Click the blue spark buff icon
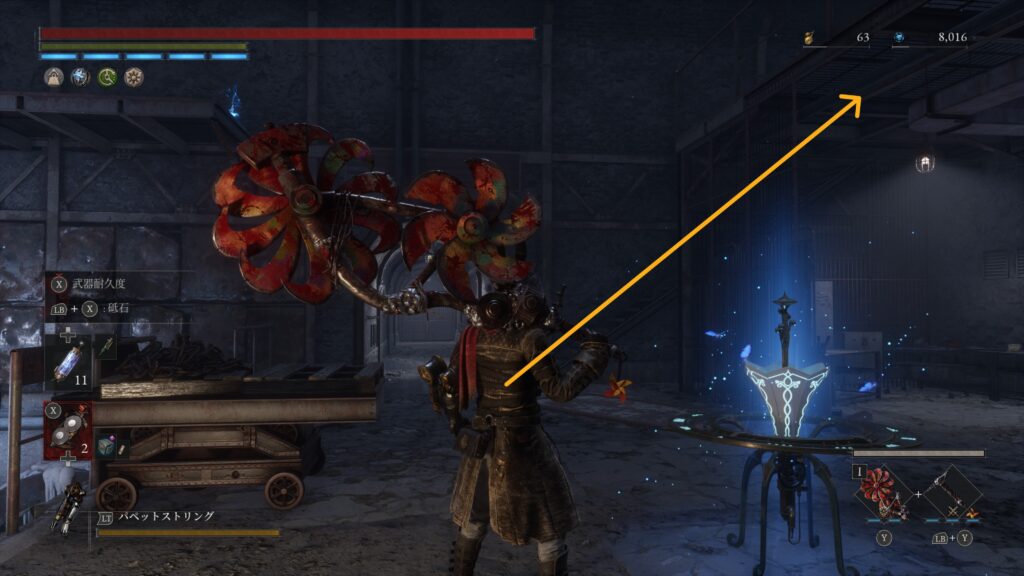 click(79, 77)
